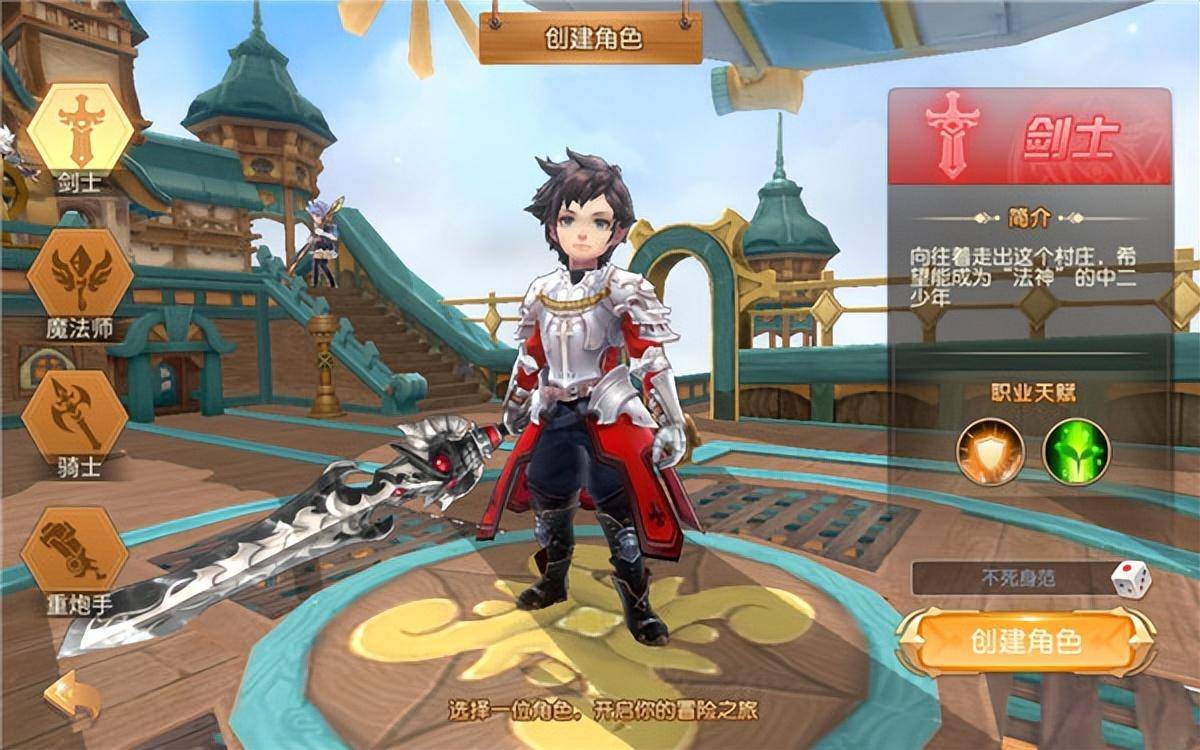
Task: Roll the dice for a random name
Action: click(x=1131, y=580)
